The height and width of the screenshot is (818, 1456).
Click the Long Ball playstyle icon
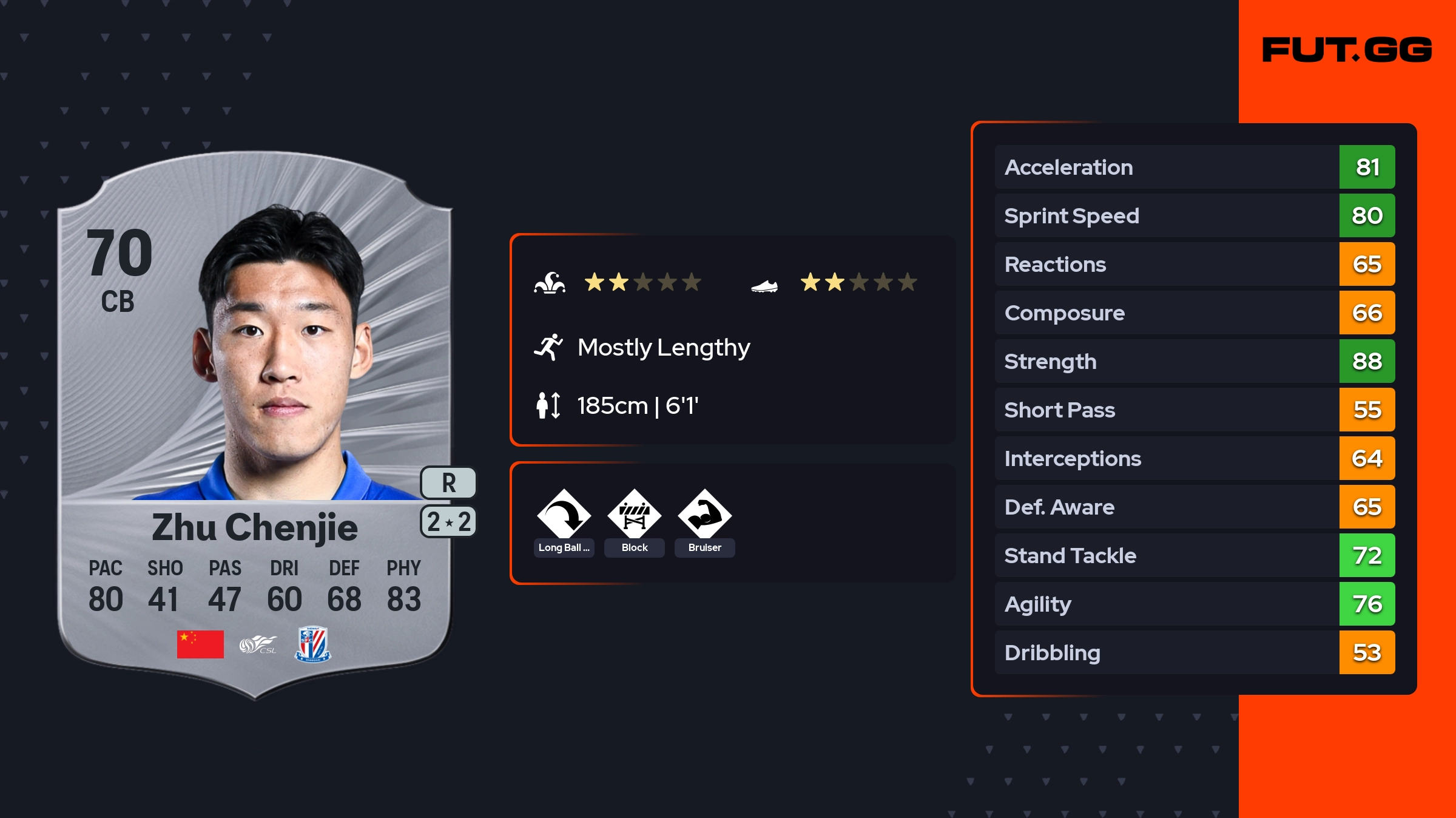pos(564,515)
